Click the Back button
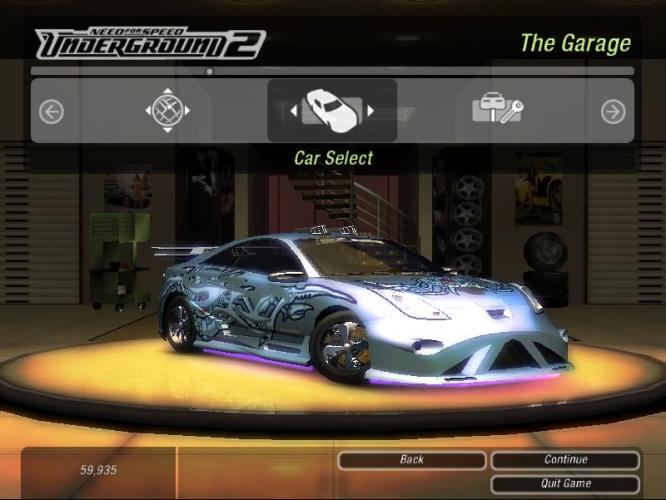This screenshot has height=500, width=666. click(x=411, y=460)
